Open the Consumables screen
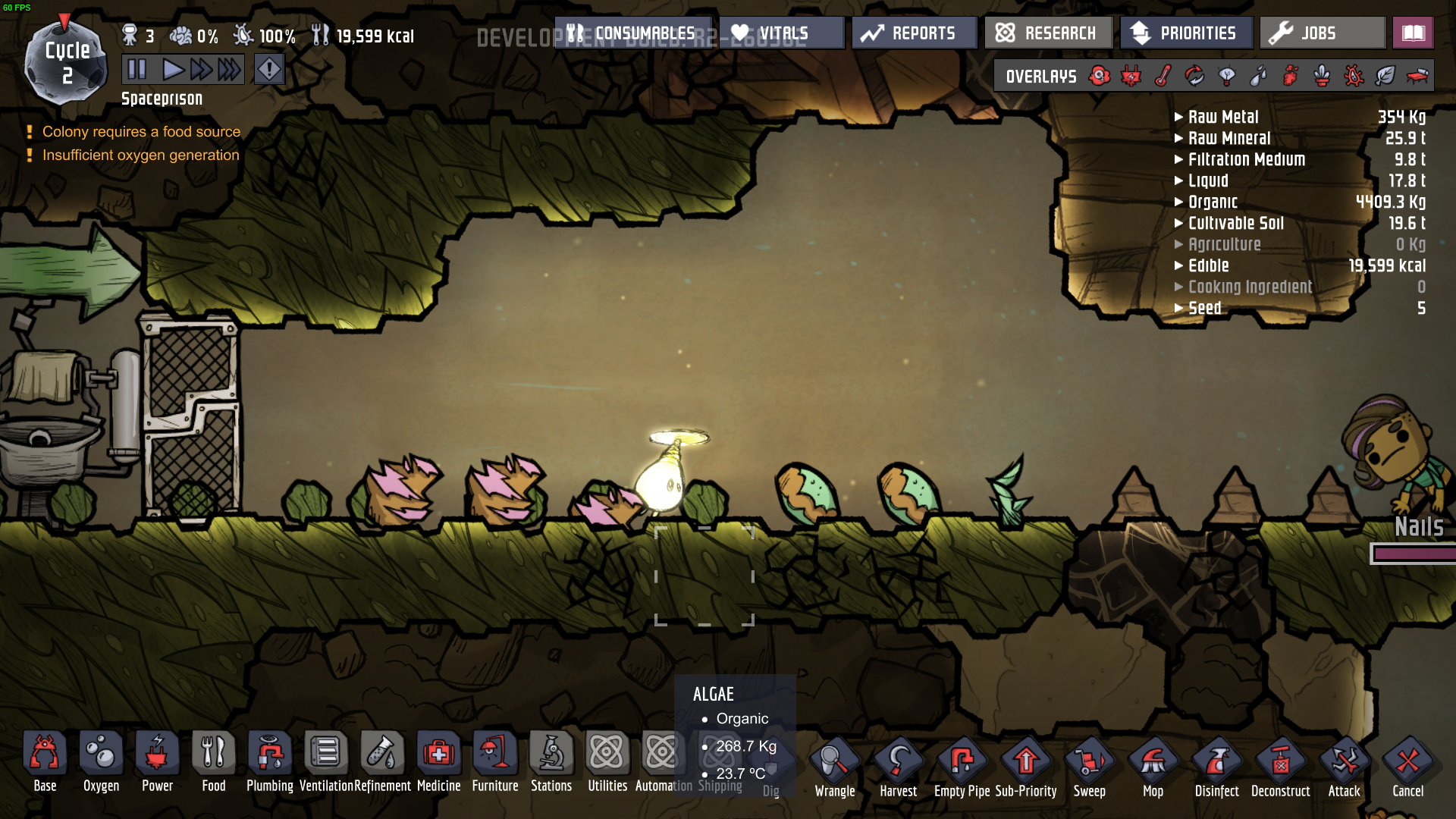This screenshot has height=819, width=1456. 632,33
